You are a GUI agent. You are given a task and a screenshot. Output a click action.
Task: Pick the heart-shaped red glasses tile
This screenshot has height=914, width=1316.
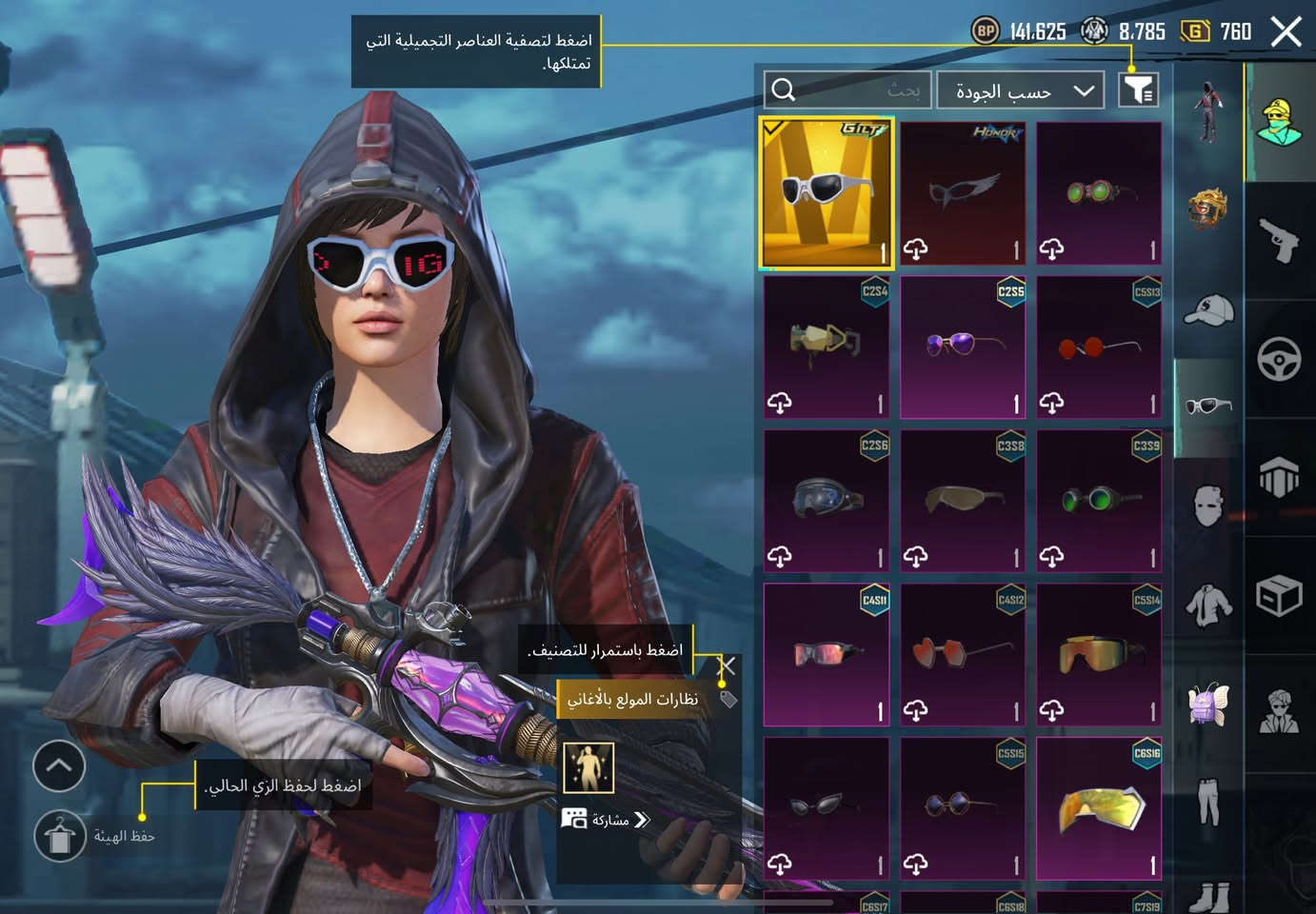click(963, 655)
